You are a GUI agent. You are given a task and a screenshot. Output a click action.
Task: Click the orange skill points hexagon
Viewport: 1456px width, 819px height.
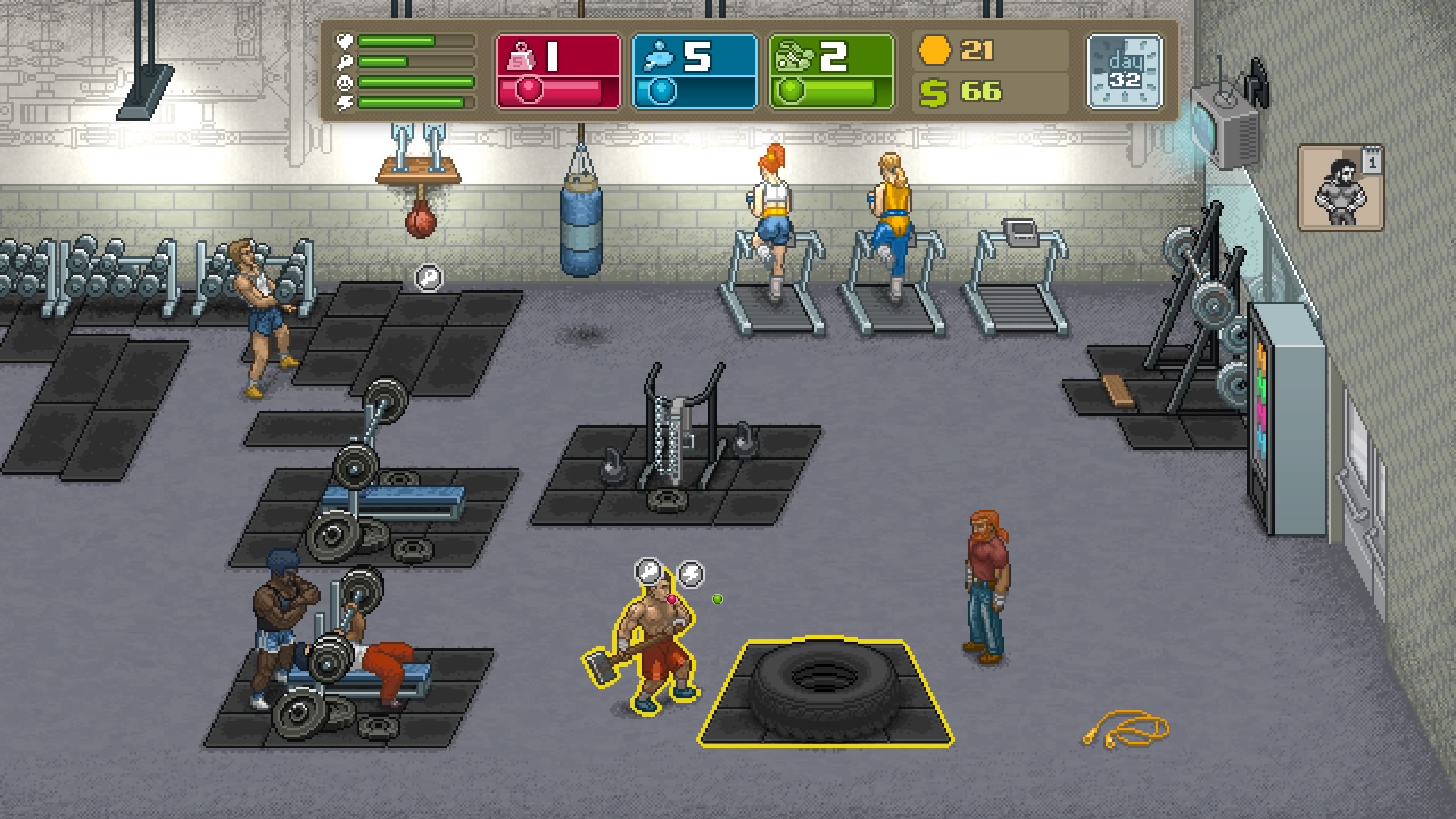[934, 51]
